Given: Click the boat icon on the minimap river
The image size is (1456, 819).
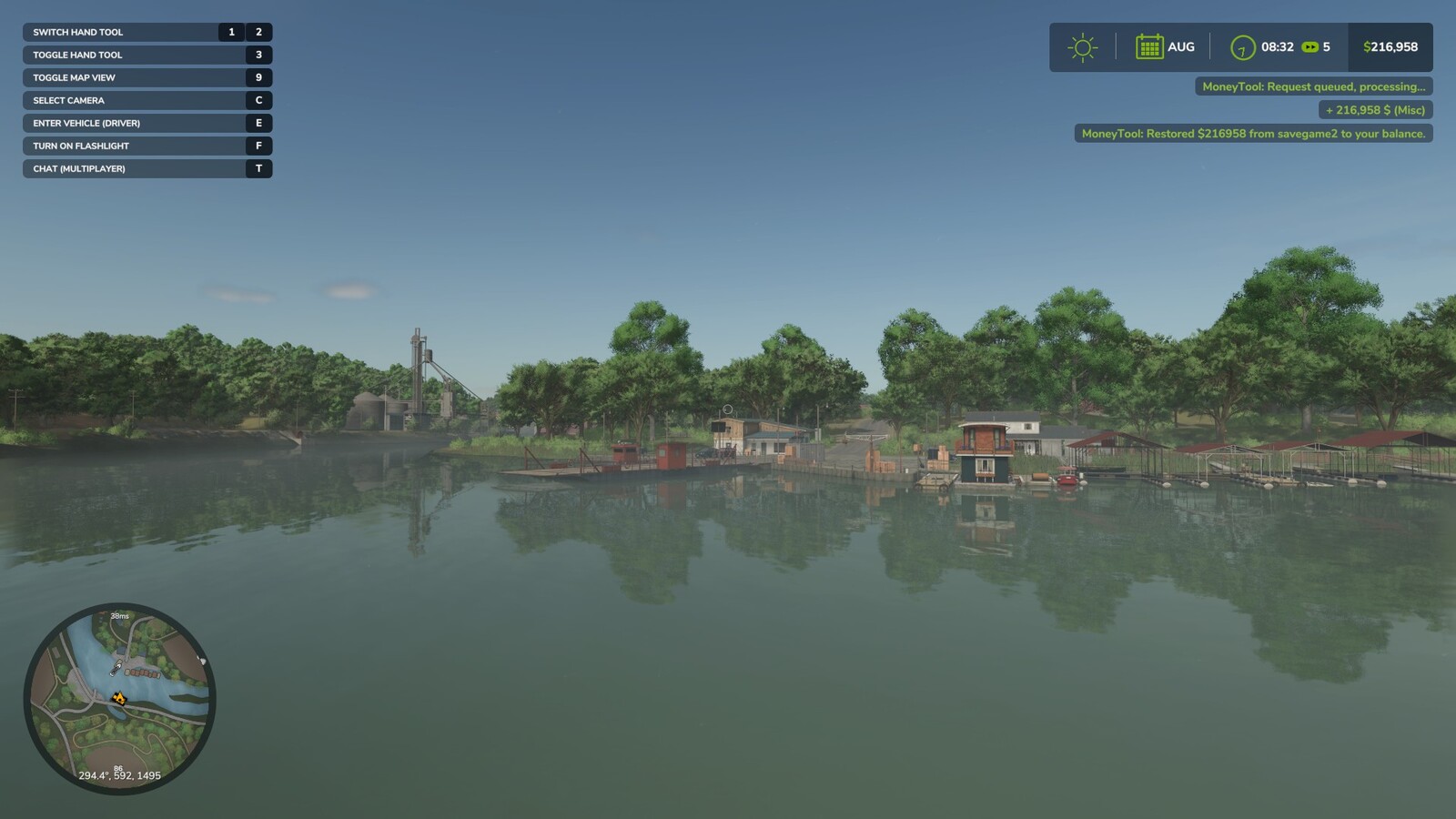Looking at the screenshot, I should [115, 669].
